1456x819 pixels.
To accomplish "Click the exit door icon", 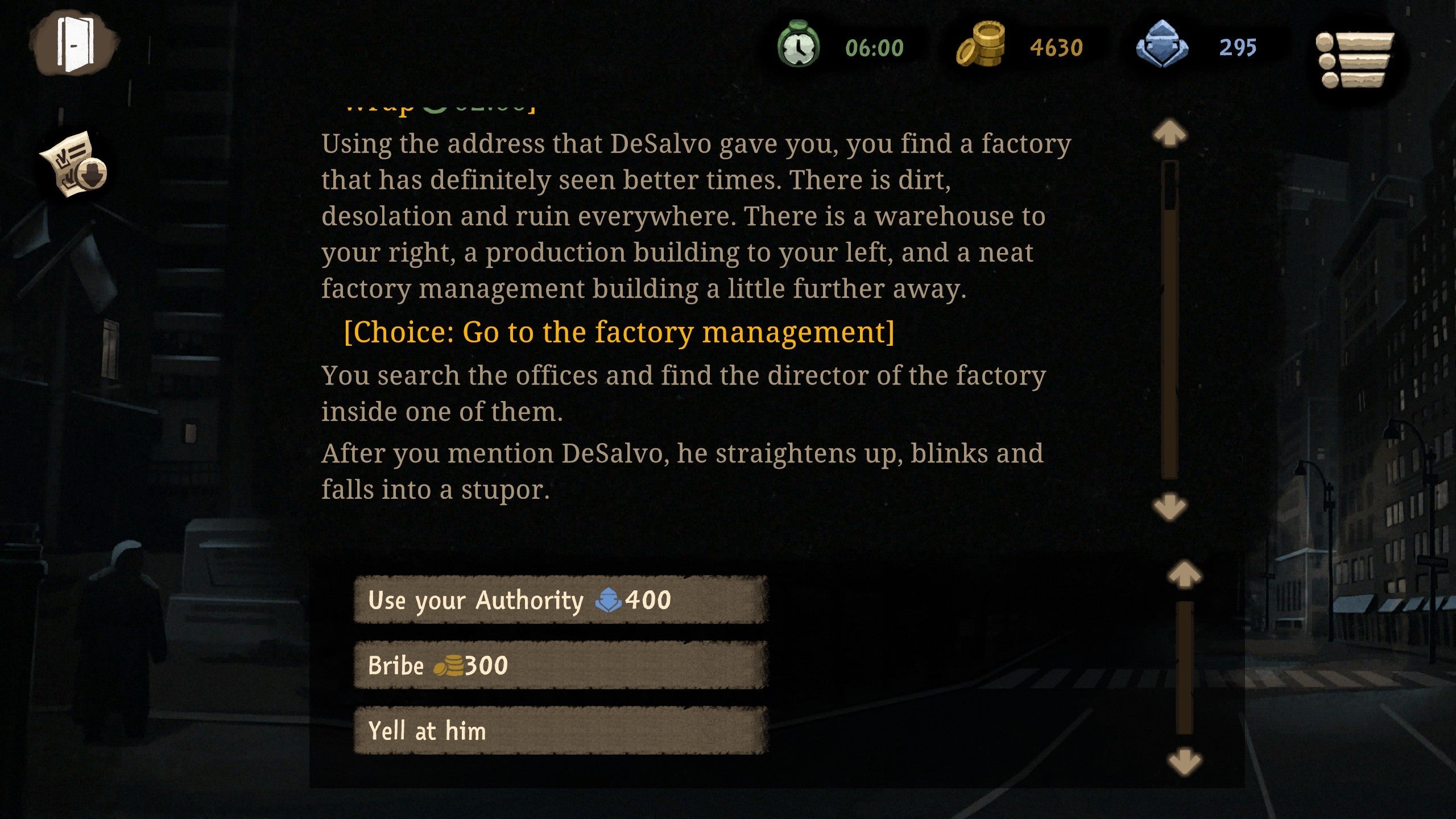I will tap(75, 44).
